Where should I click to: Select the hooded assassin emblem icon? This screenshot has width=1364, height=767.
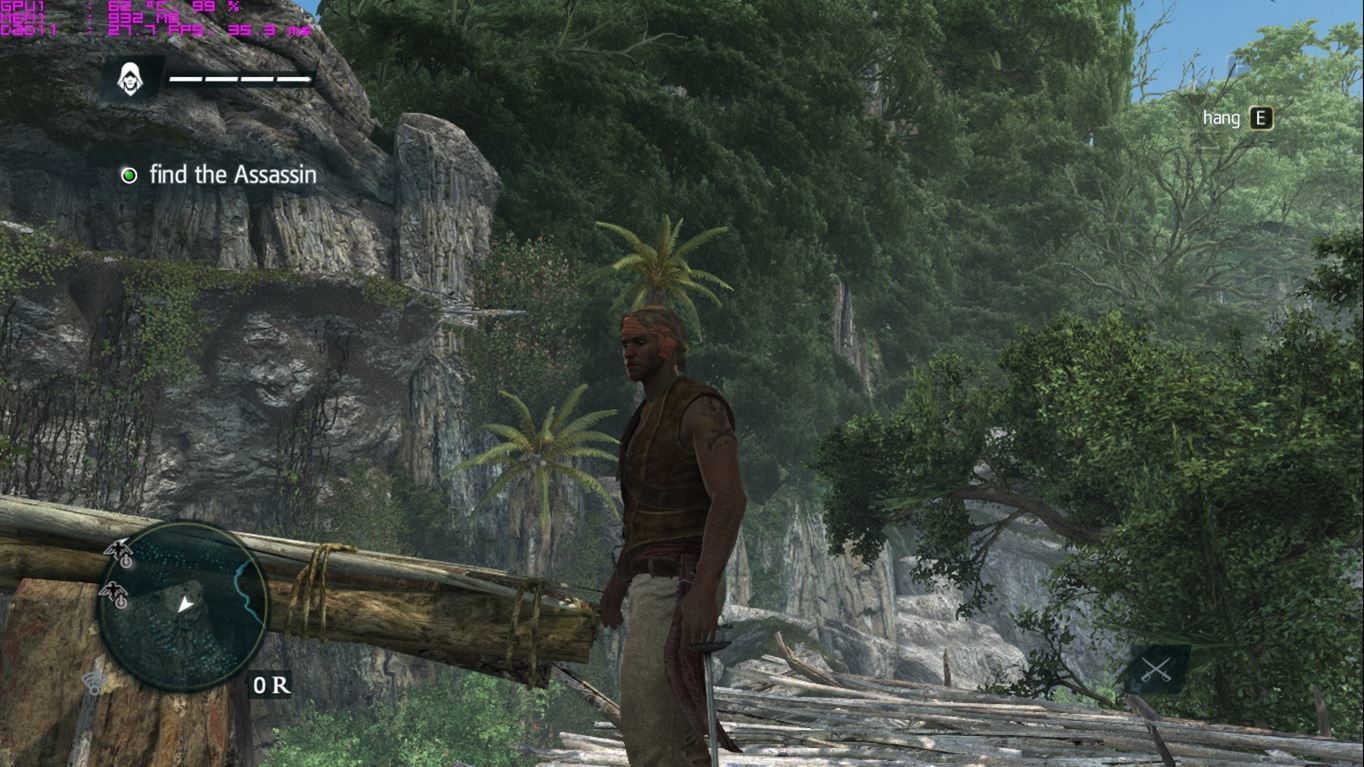tap(129, 79)
